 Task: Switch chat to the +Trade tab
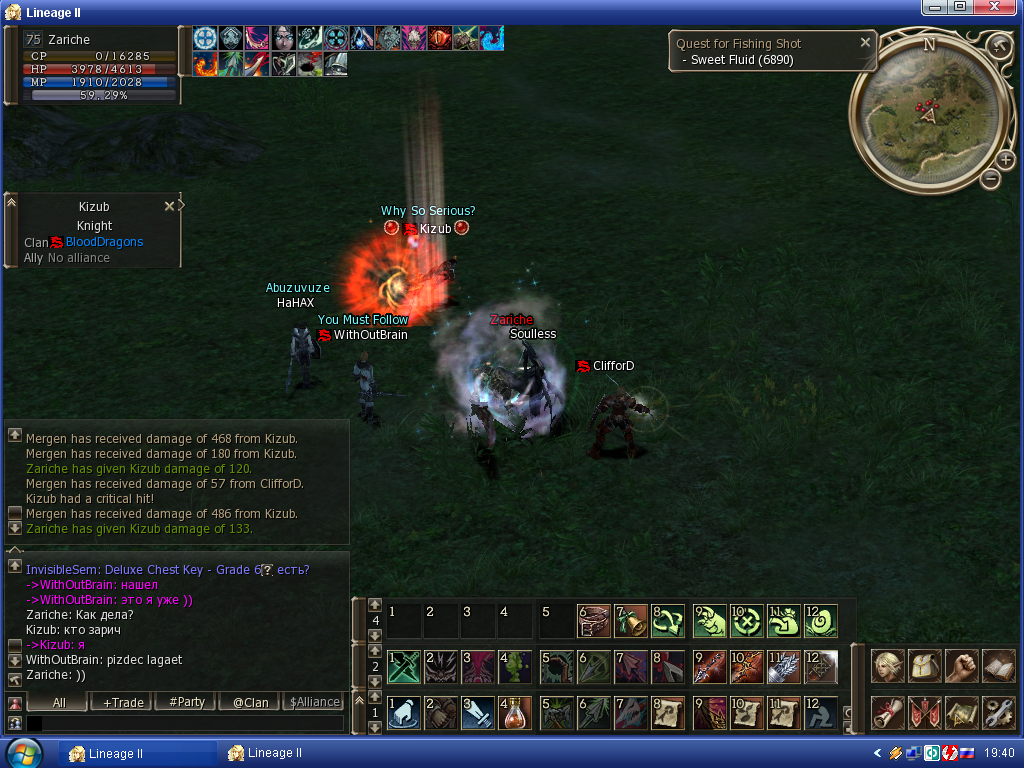123,702
